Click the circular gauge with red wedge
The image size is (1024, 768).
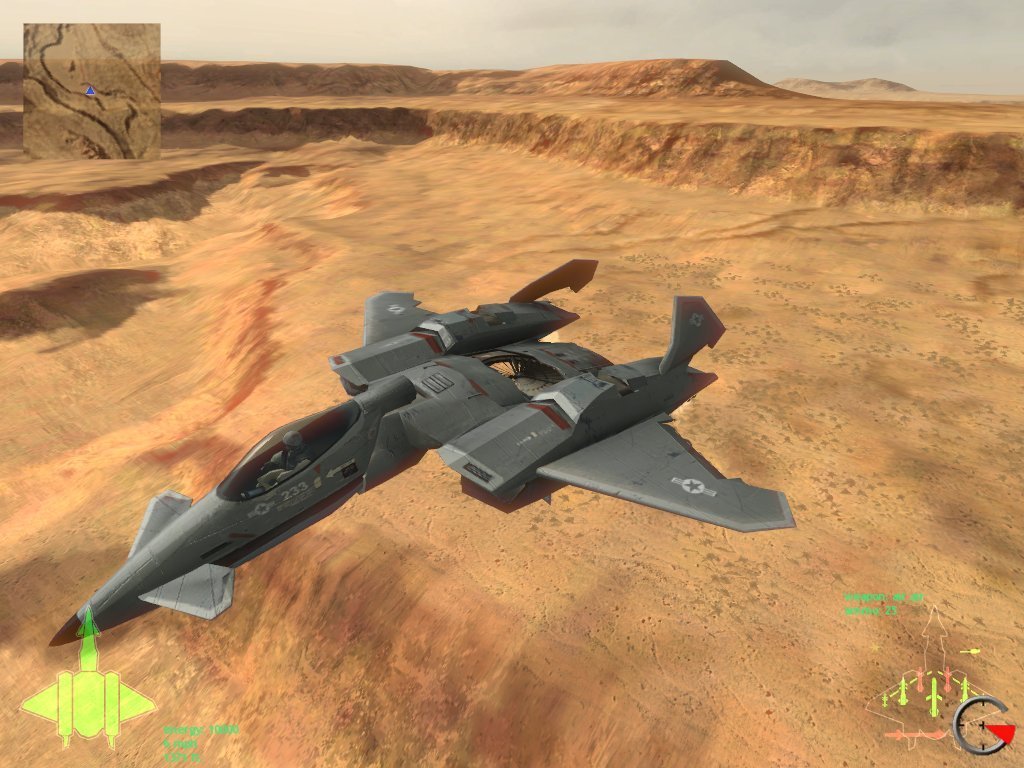point(983,724)
